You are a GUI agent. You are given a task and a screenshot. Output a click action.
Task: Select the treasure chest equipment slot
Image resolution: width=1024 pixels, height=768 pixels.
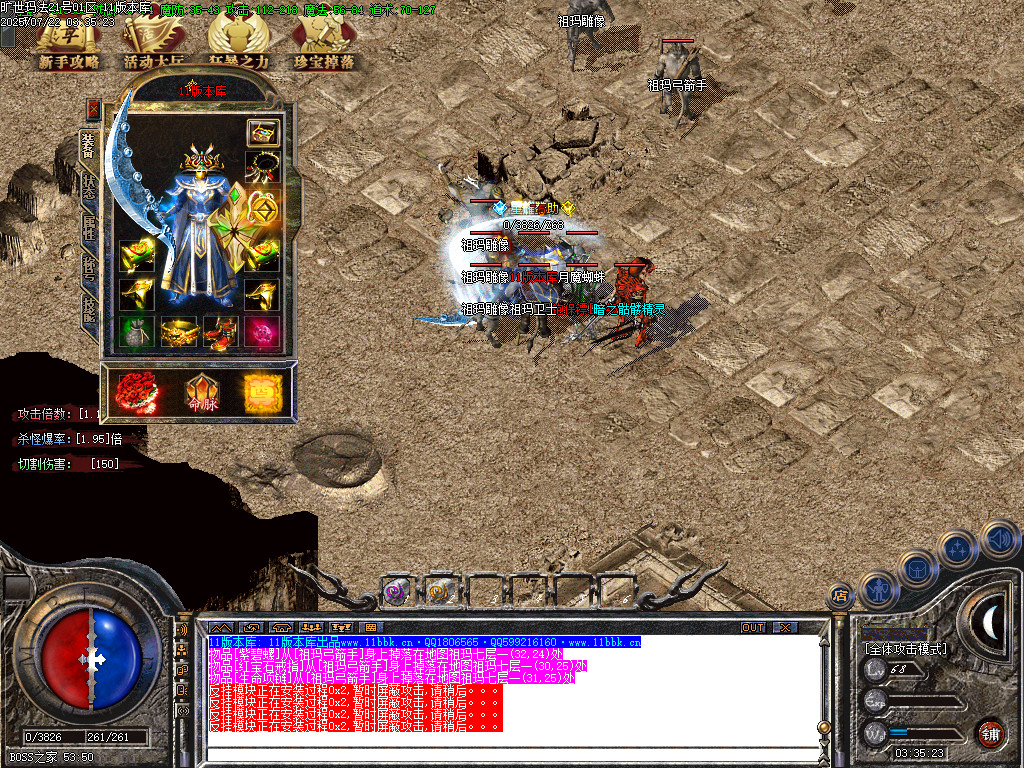point(263,132)
